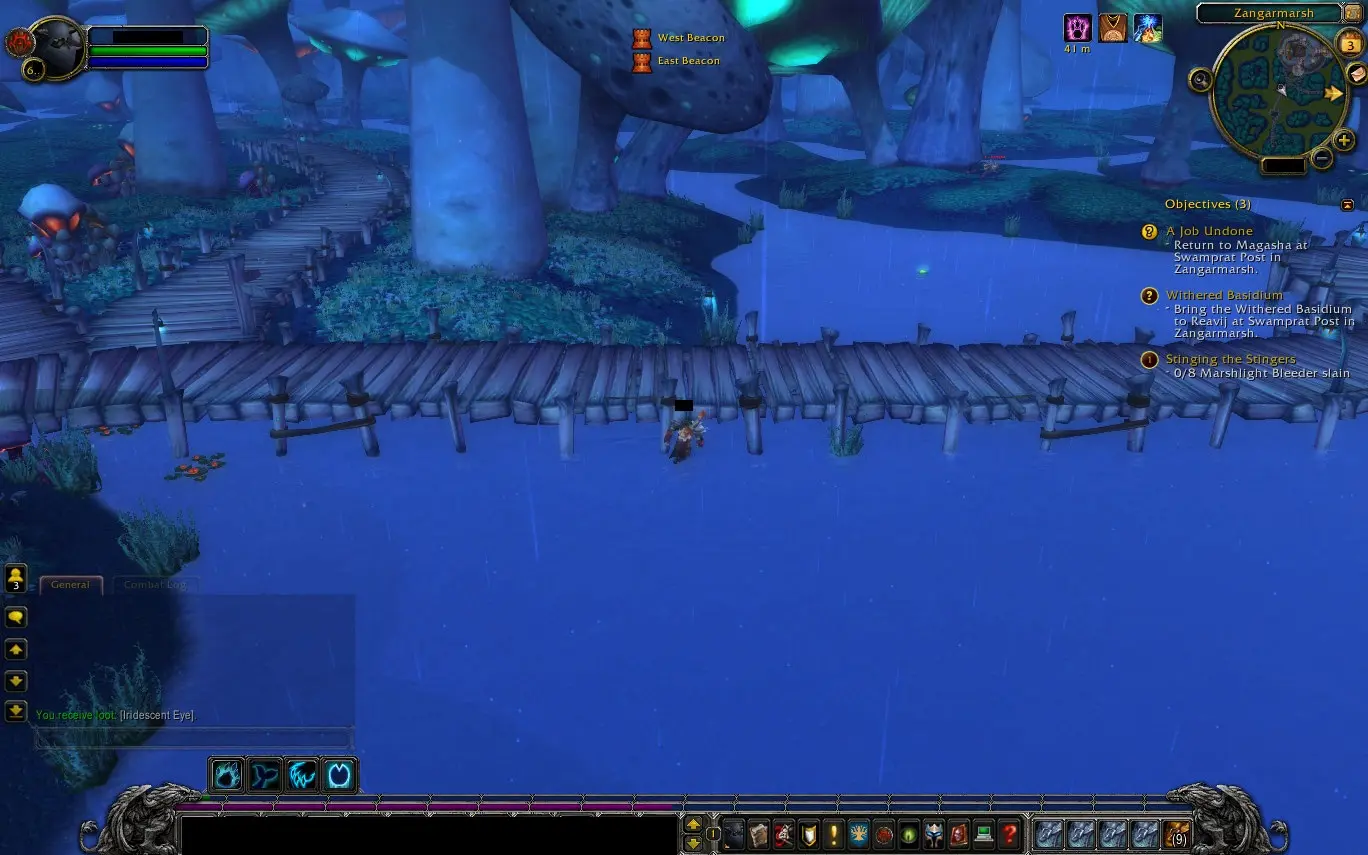The height and width of the screenshot is (855, 1368).
Task: Open the world map button beside Zangarmarsh
Action: tap(1352, 13)
